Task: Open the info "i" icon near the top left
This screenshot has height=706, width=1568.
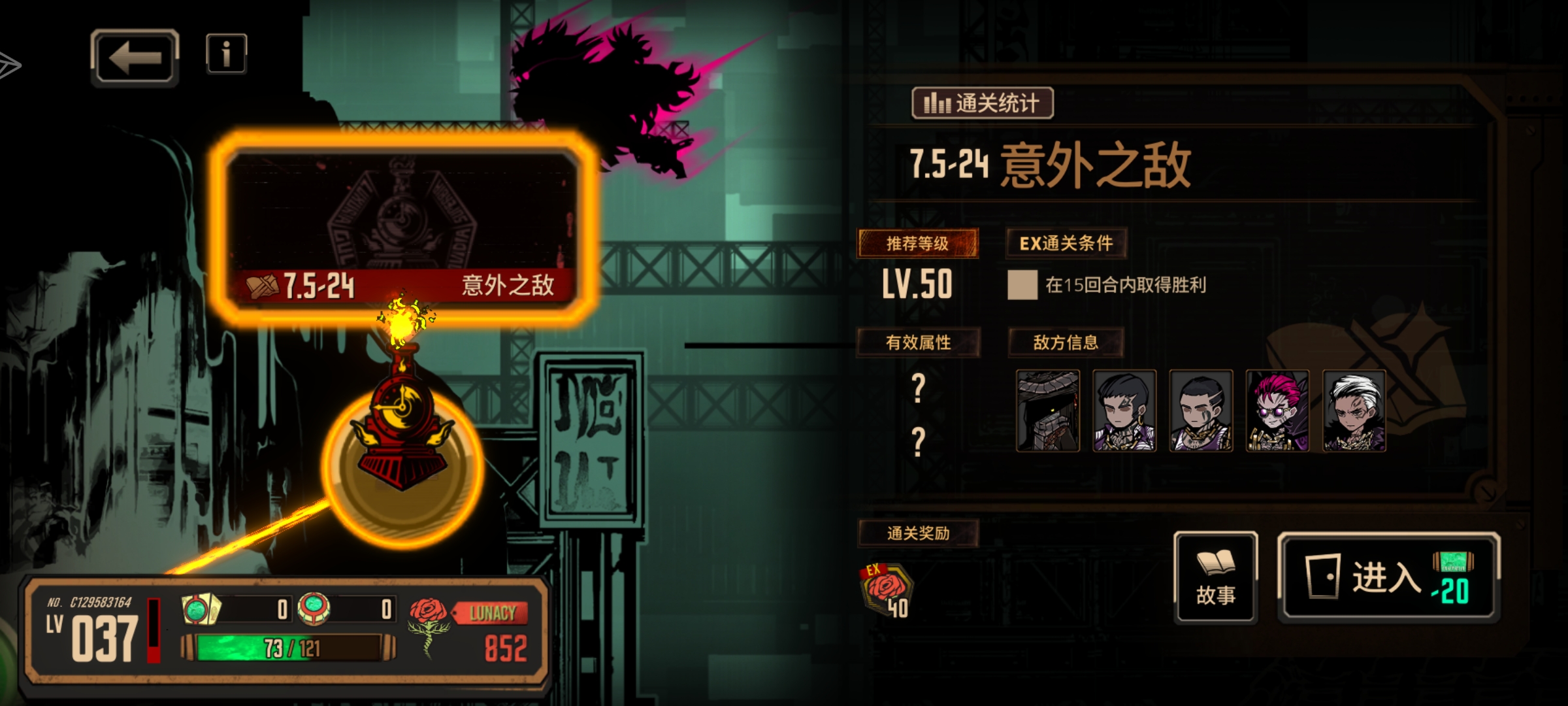Action: pyautogui.click(x=225, y=55)
